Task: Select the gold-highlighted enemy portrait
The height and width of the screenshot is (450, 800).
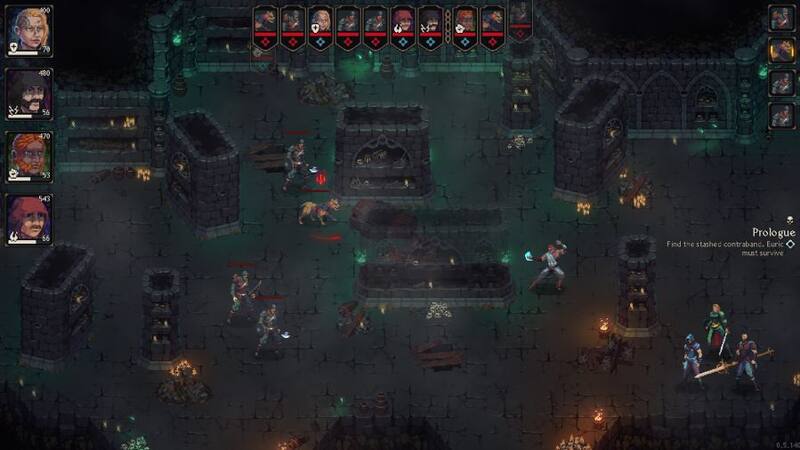Action: coord(781,49)
